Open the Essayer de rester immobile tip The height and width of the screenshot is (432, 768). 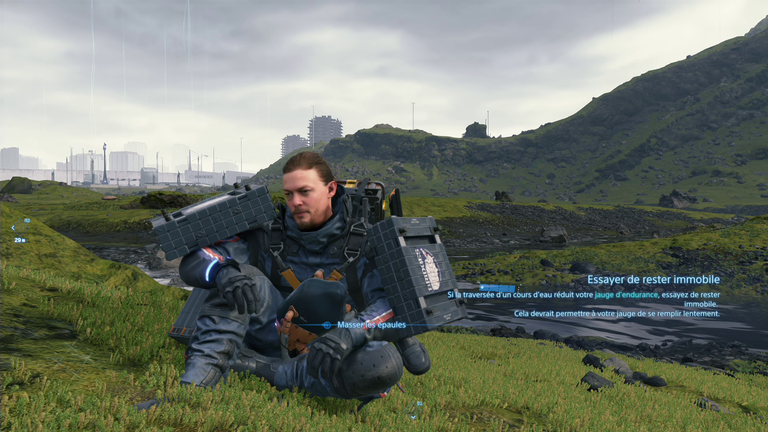click(652, 280)
